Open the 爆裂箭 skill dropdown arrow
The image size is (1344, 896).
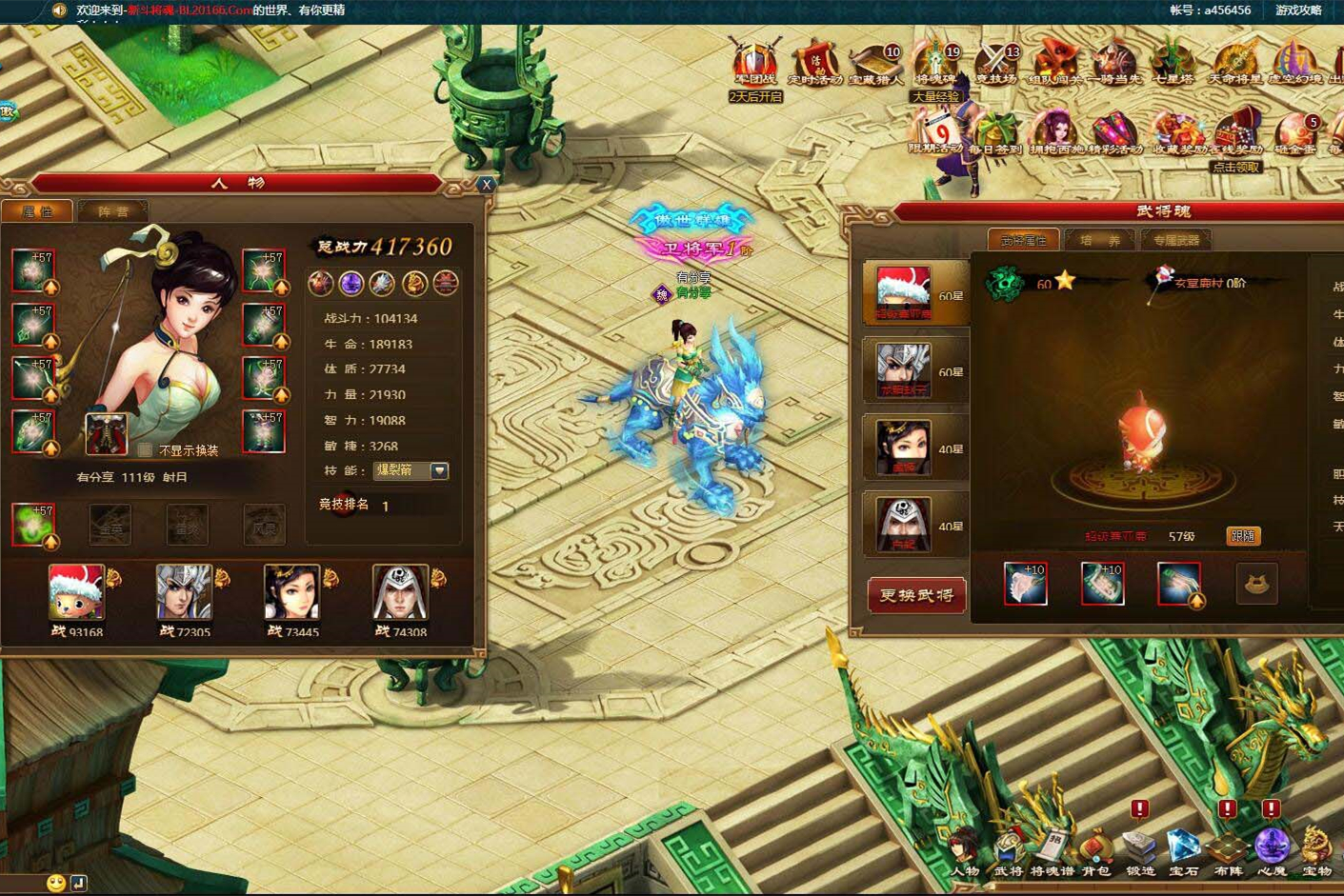tap(438, 470)
